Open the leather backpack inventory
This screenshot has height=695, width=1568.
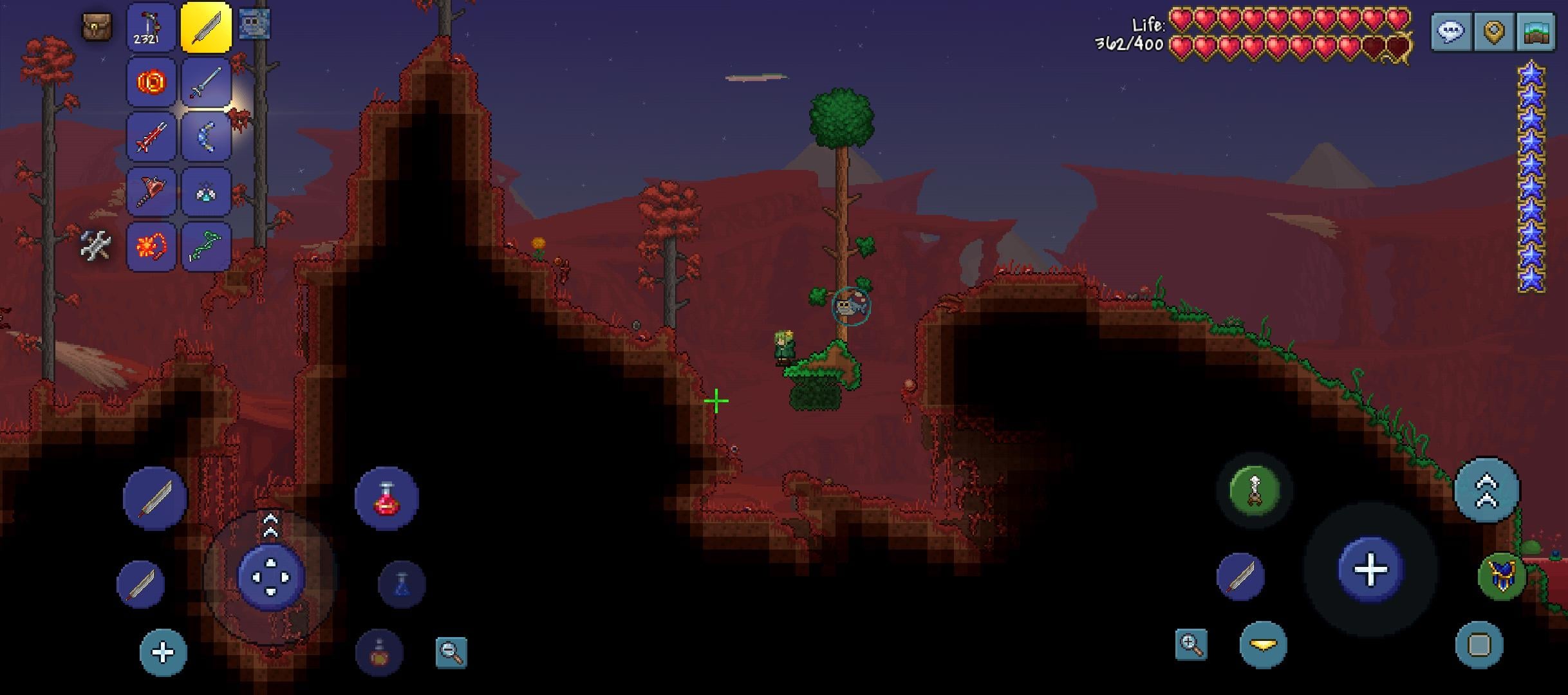(97, 27)
